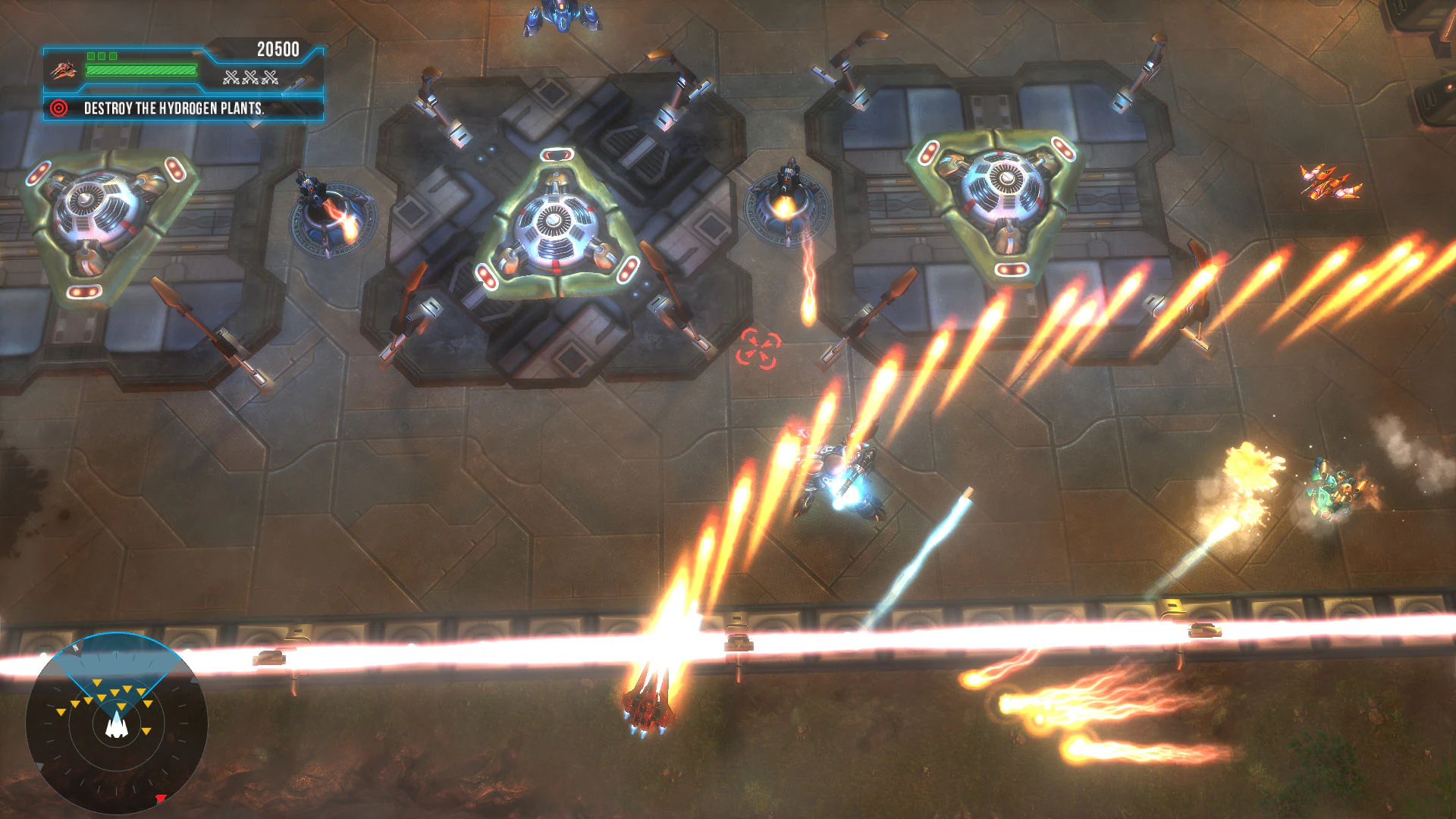Click the red enemy marker on the radar minimap

161,798
